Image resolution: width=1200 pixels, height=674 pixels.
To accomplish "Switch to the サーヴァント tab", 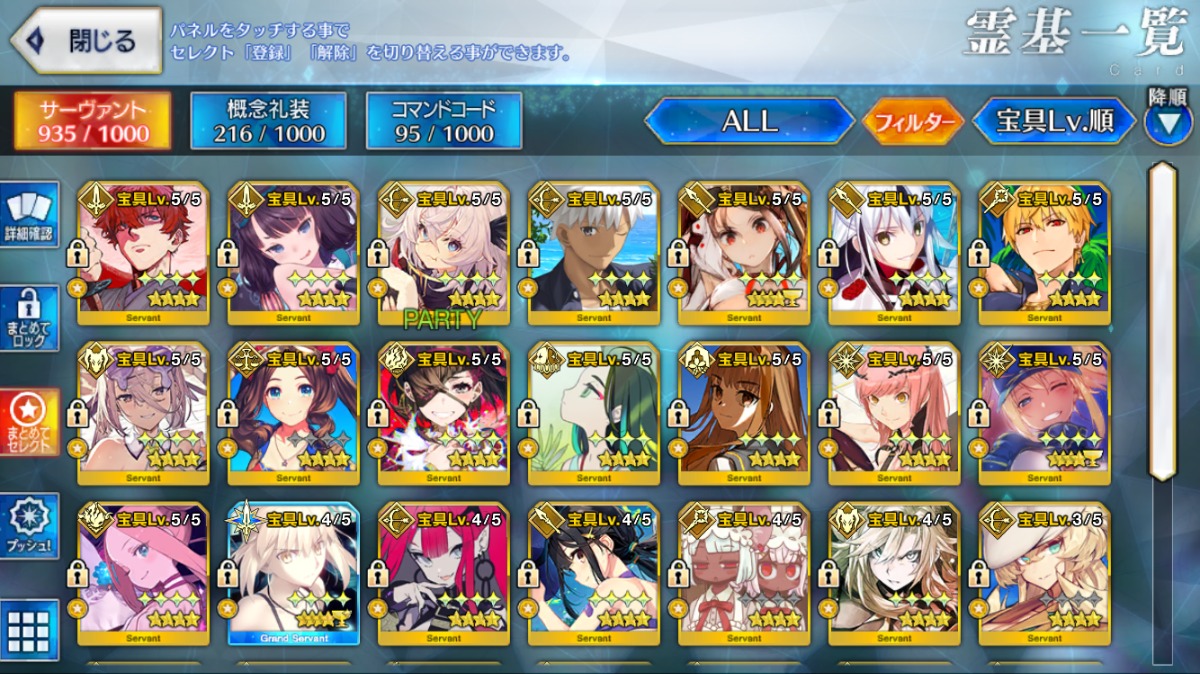I will [92, 121].
